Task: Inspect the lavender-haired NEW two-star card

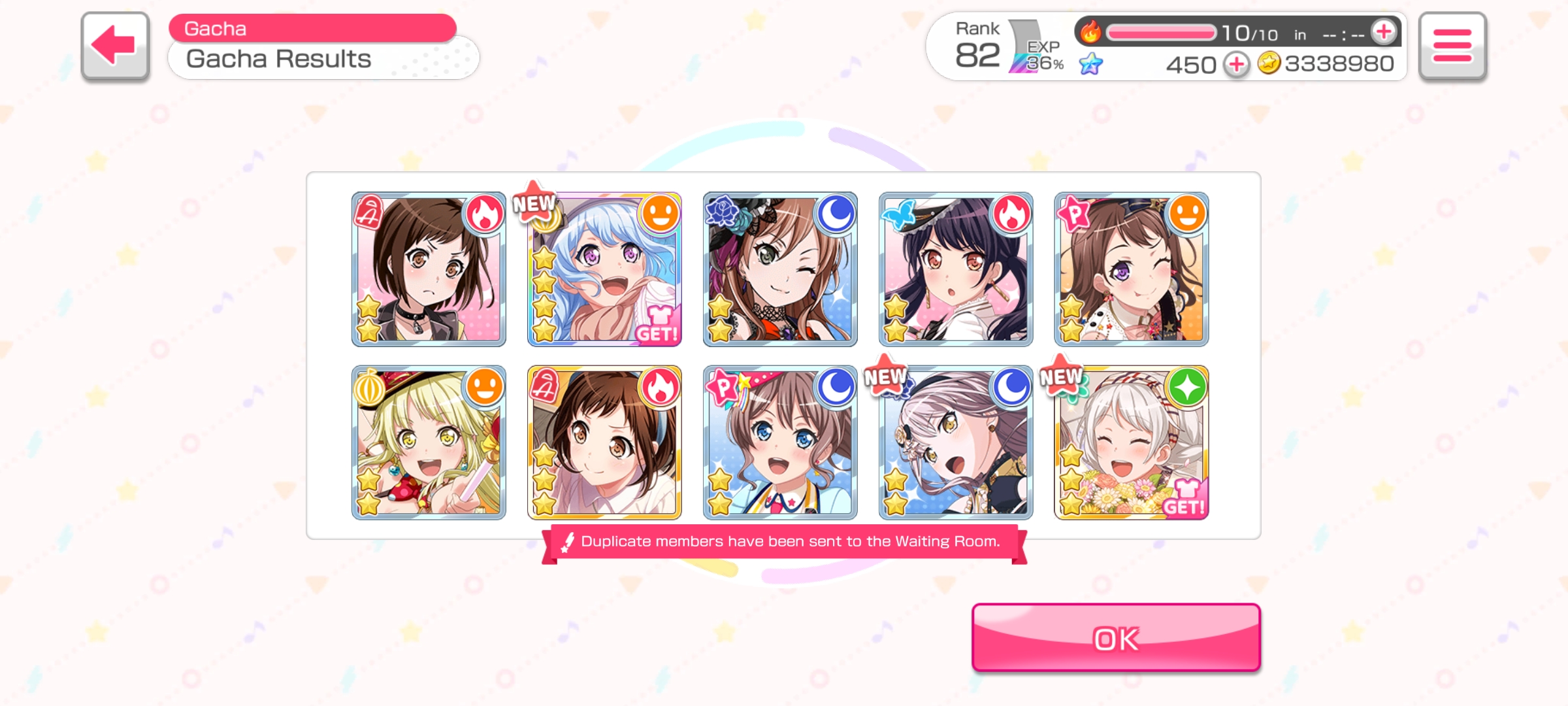Action: click(x=955, y=443)
